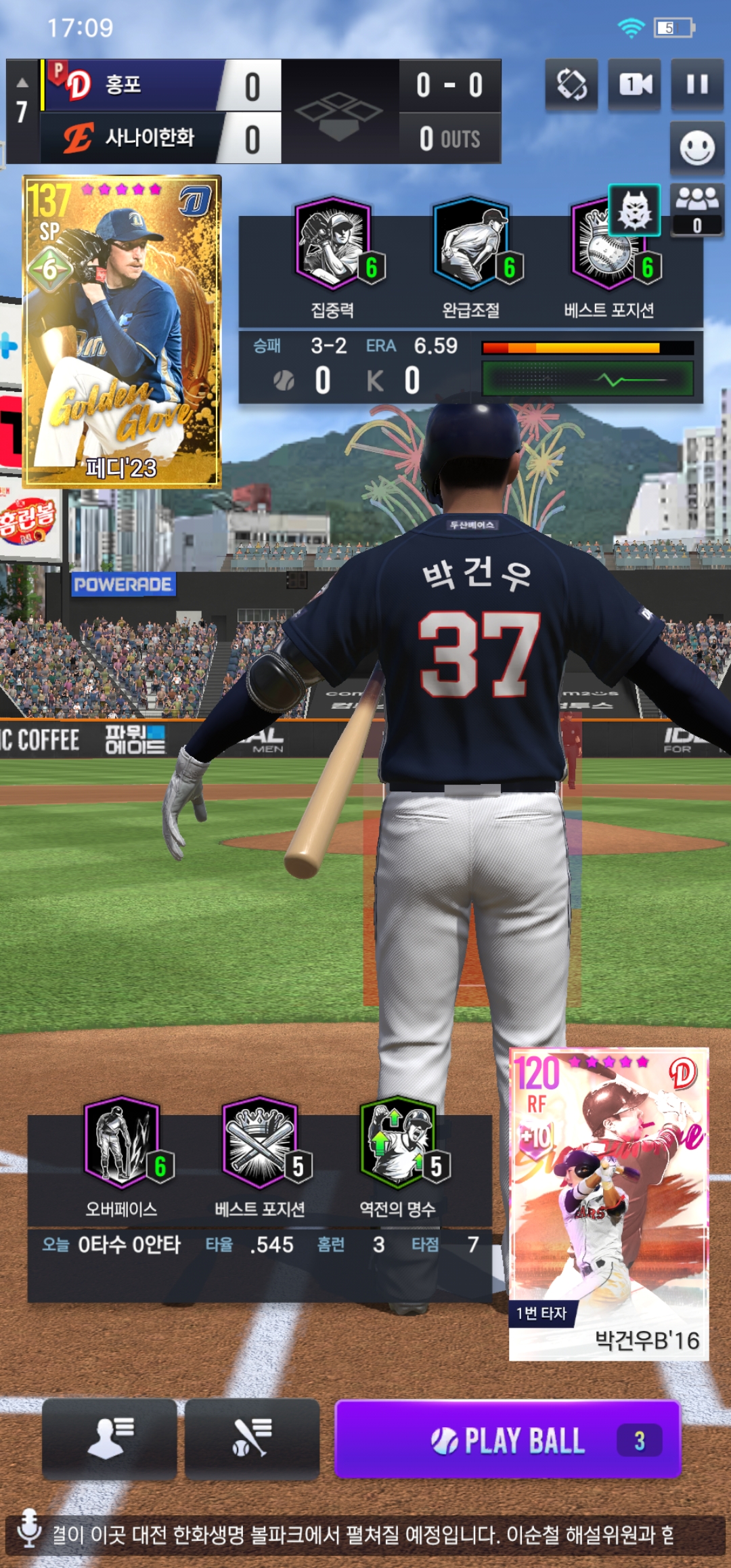
Task: Open the bat and ball batting options
Action: [x=252, y=1439]
